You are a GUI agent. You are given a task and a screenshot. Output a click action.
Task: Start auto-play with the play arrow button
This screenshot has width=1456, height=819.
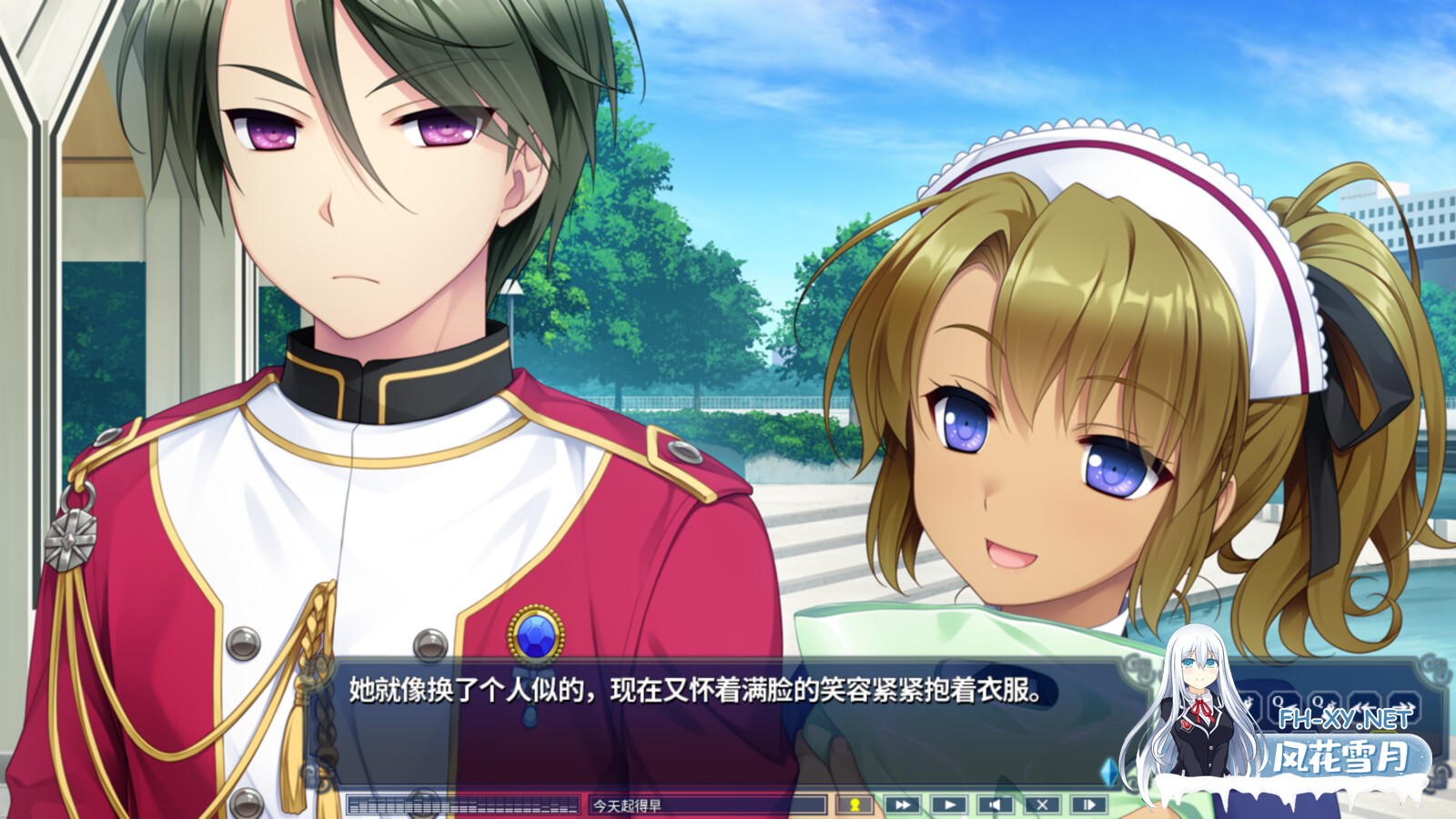(948, 804)
